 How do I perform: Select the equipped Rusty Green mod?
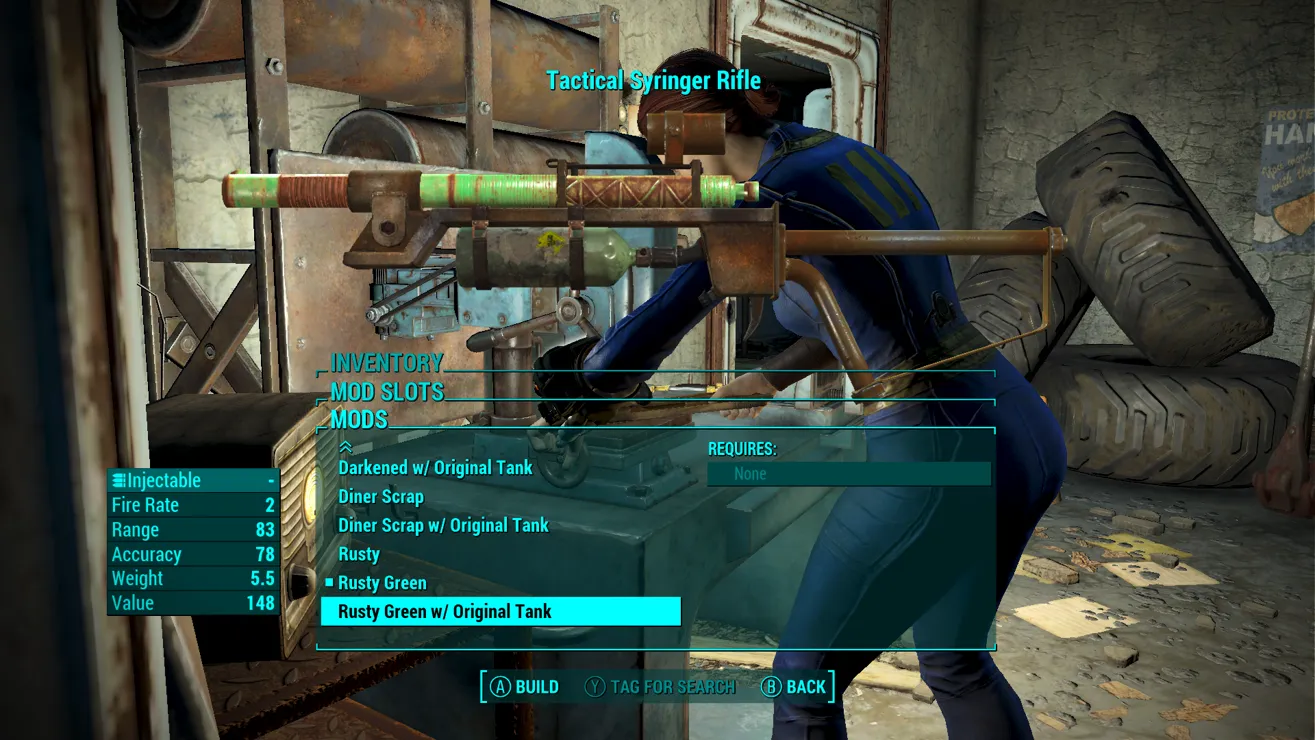(382, 583)
